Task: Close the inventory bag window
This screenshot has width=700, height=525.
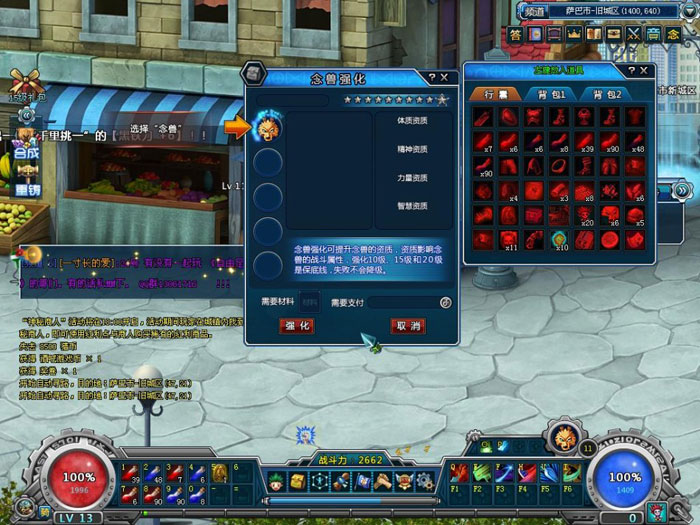Action: tap(643, 73)
